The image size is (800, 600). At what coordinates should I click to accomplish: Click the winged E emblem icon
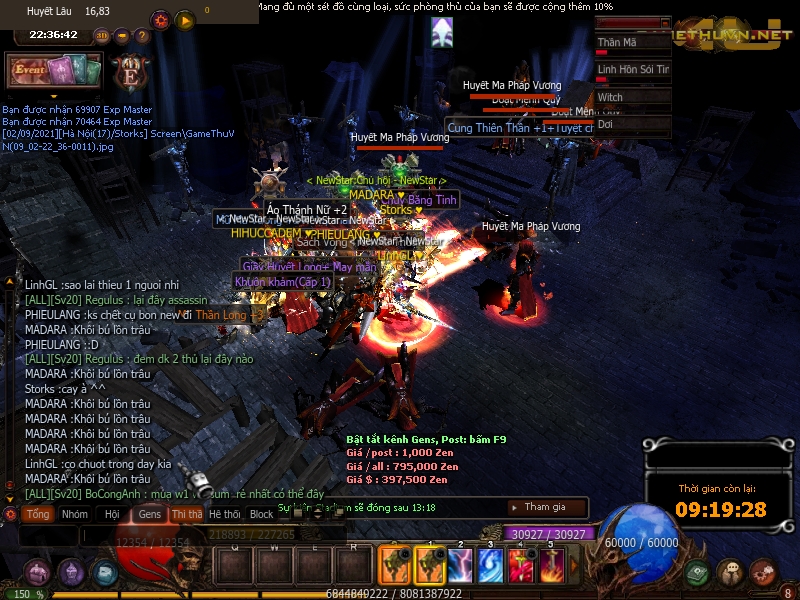(131, 73)
